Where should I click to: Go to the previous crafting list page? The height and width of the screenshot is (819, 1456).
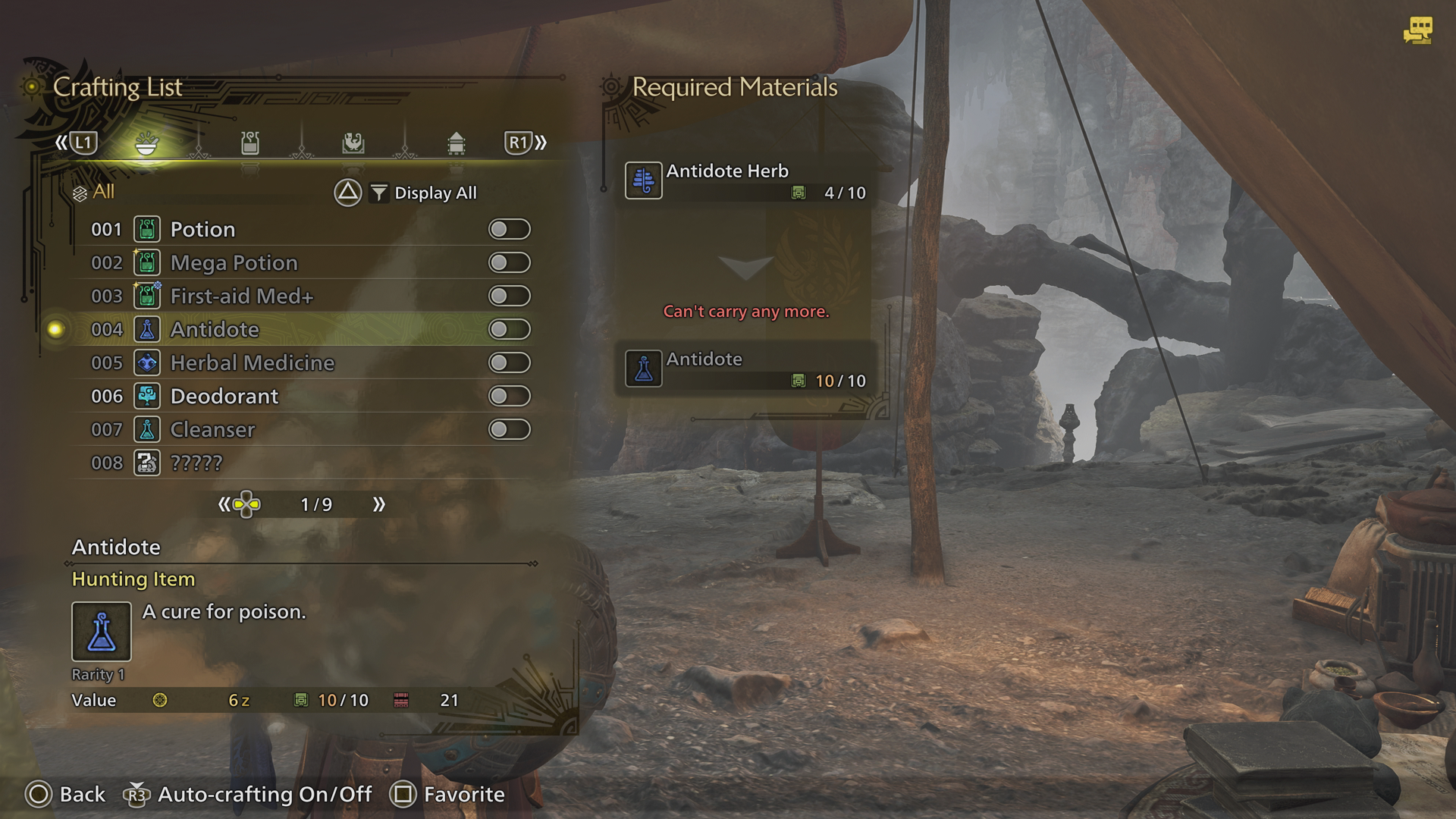tap(224, 504)
